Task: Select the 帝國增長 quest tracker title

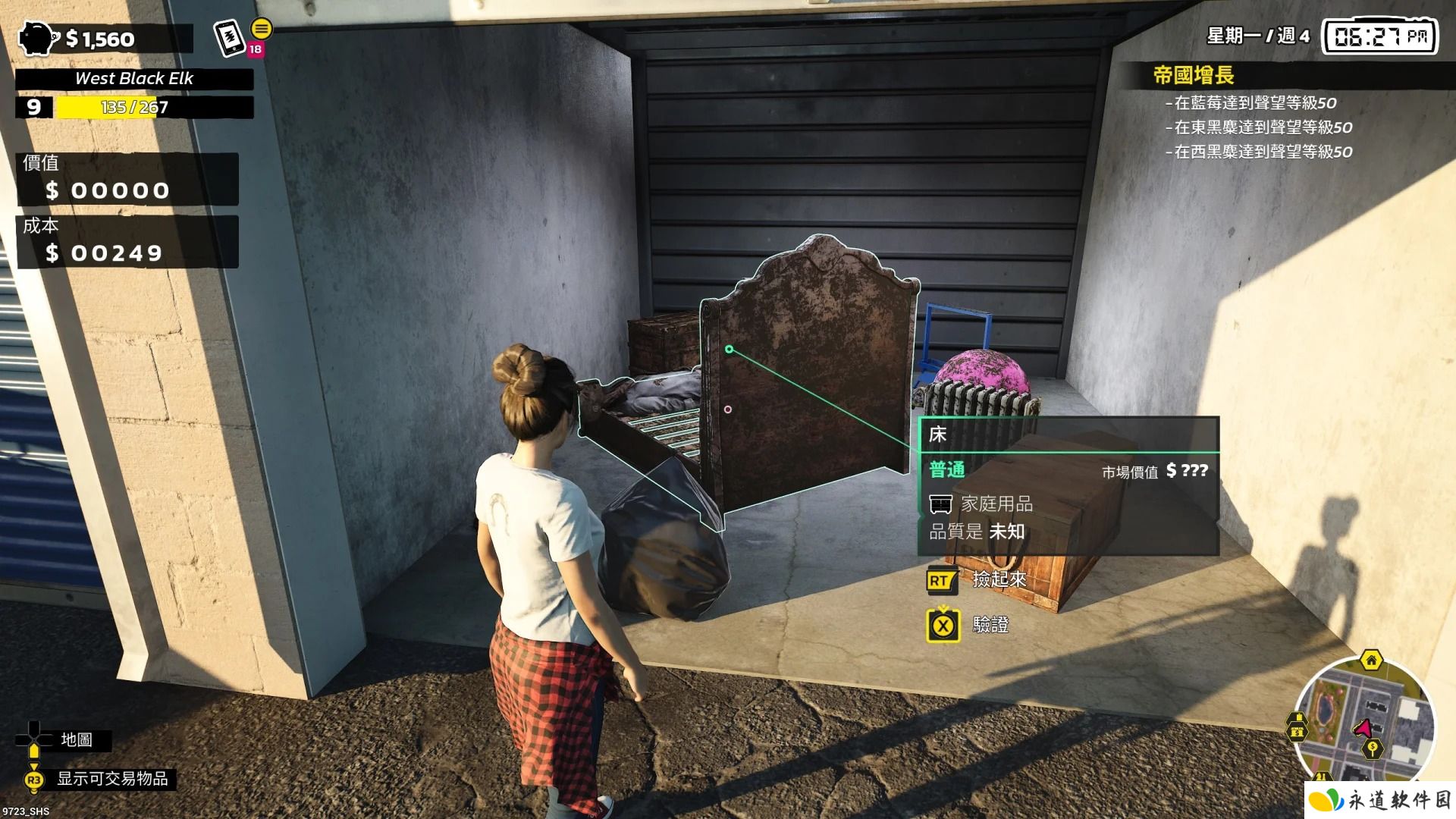Action: (x=1193, y=75)
